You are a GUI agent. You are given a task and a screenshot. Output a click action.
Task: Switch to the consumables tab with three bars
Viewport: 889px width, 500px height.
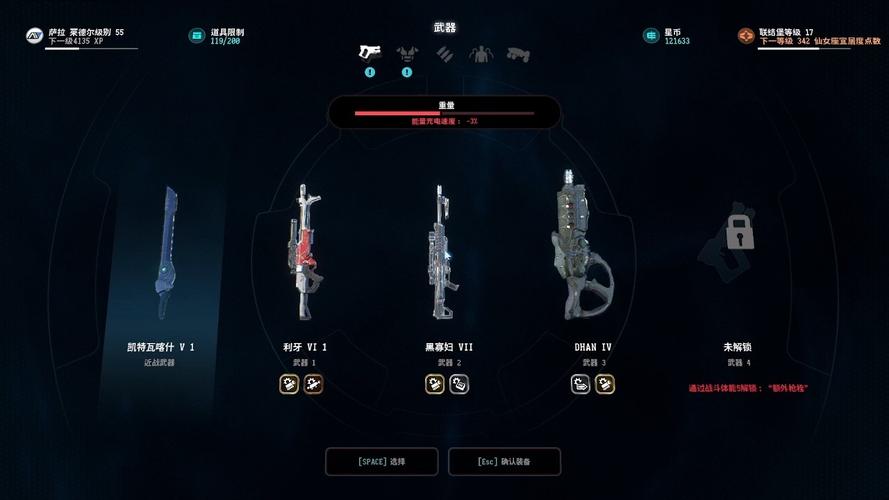click(445, 54)
